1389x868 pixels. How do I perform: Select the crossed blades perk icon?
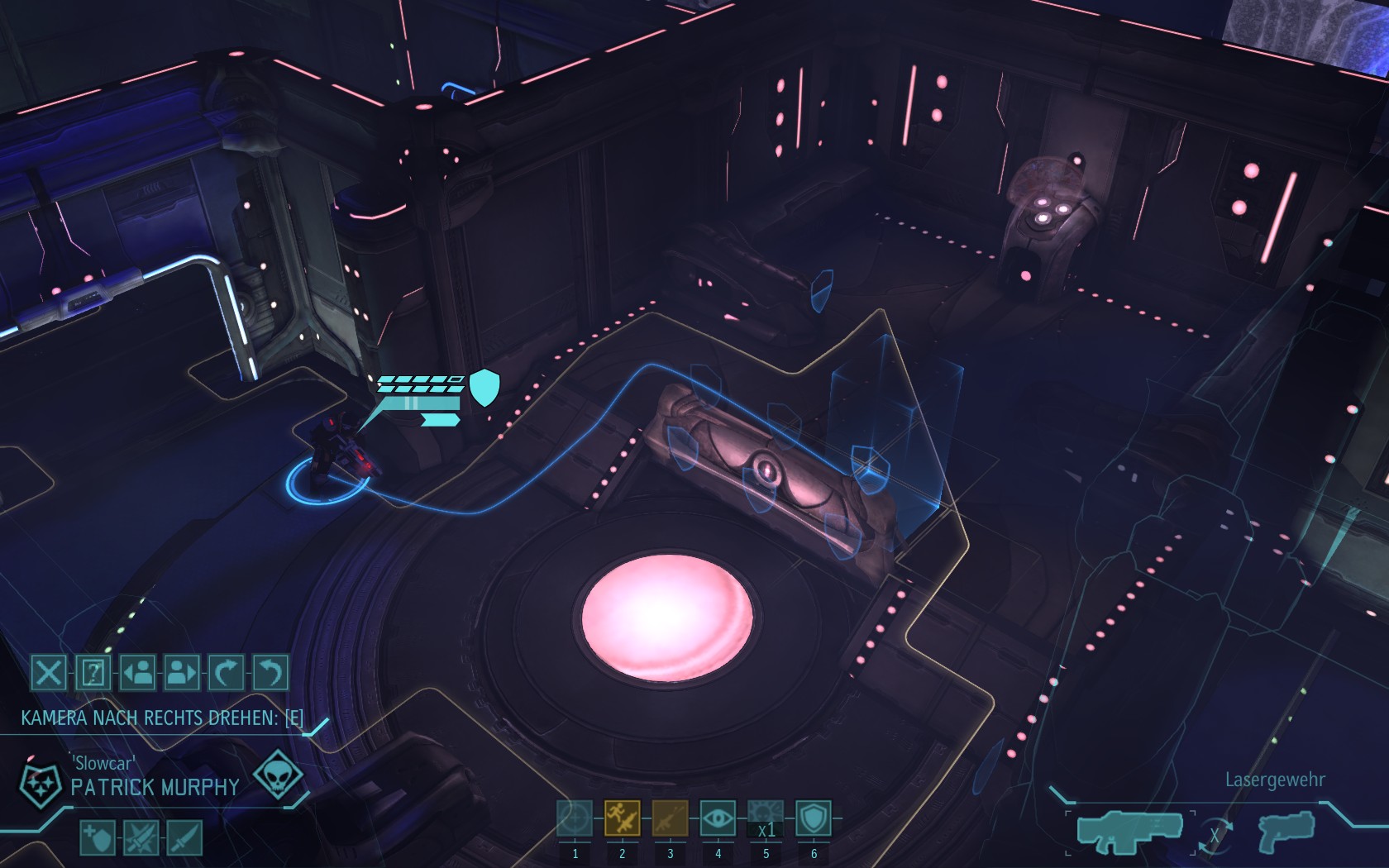pyautogui.click(x=141, y=838)
